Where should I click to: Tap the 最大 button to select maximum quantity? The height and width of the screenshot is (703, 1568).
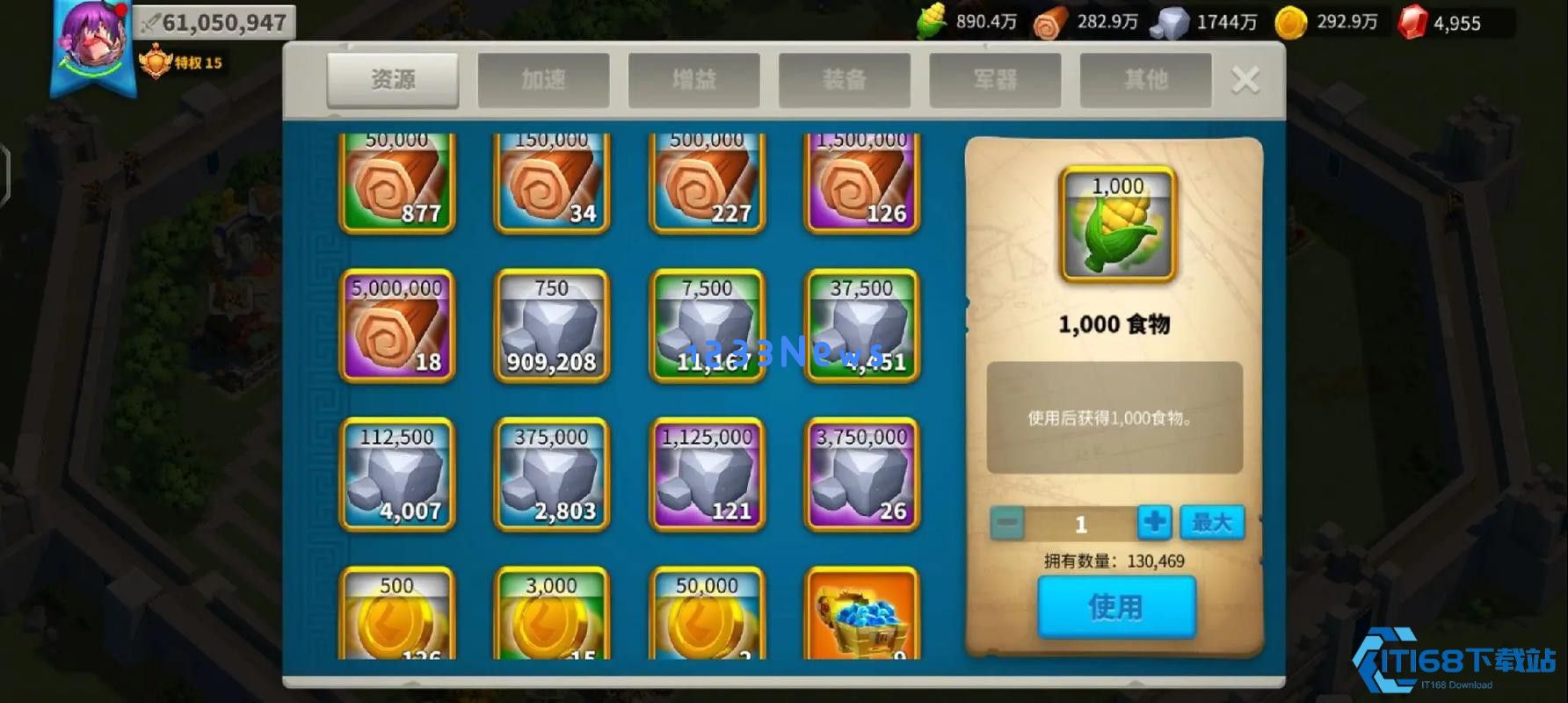click(x=1213, y=522)
